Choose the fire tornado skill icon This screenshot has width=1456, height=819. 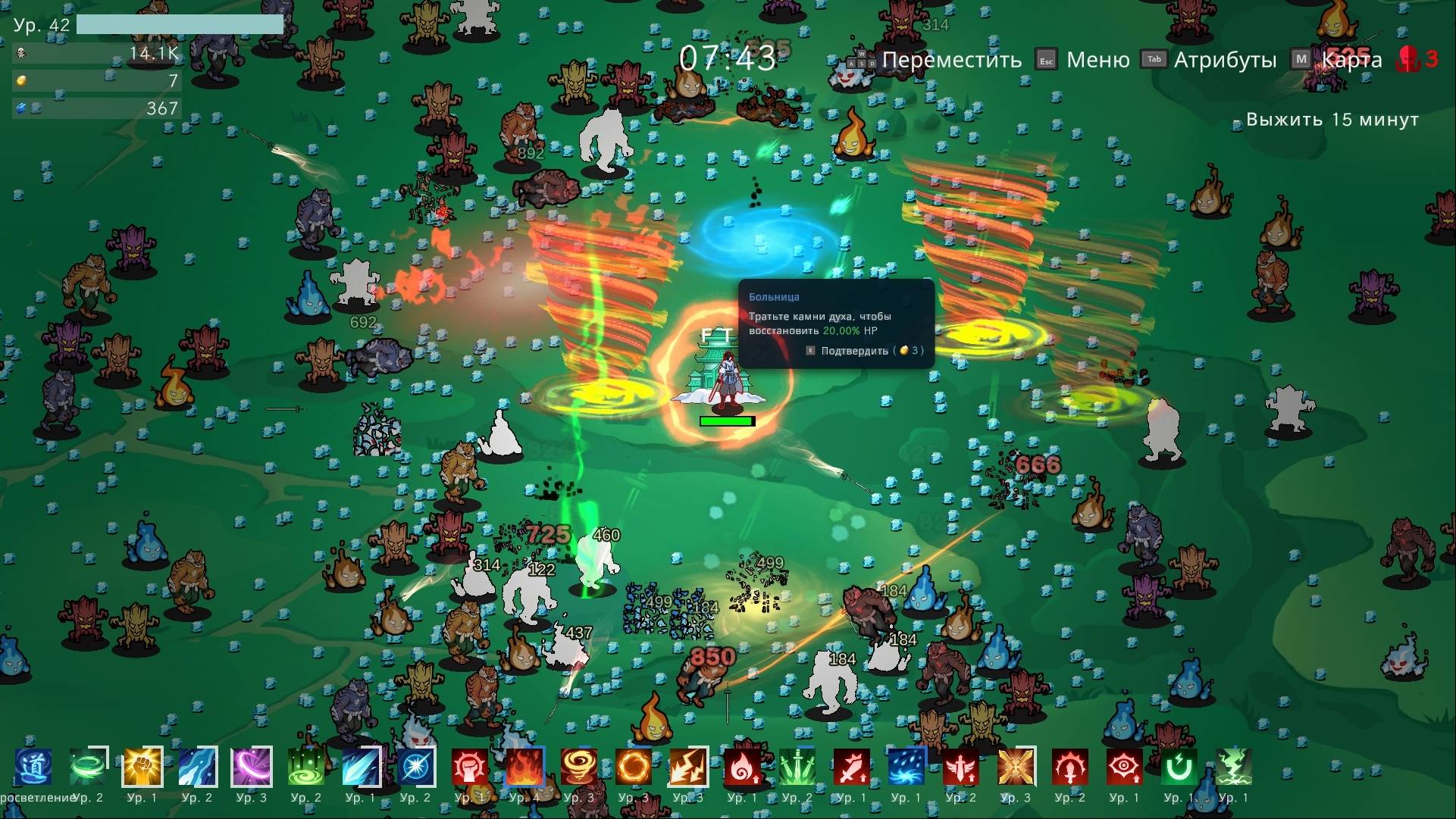coord(579,767)
